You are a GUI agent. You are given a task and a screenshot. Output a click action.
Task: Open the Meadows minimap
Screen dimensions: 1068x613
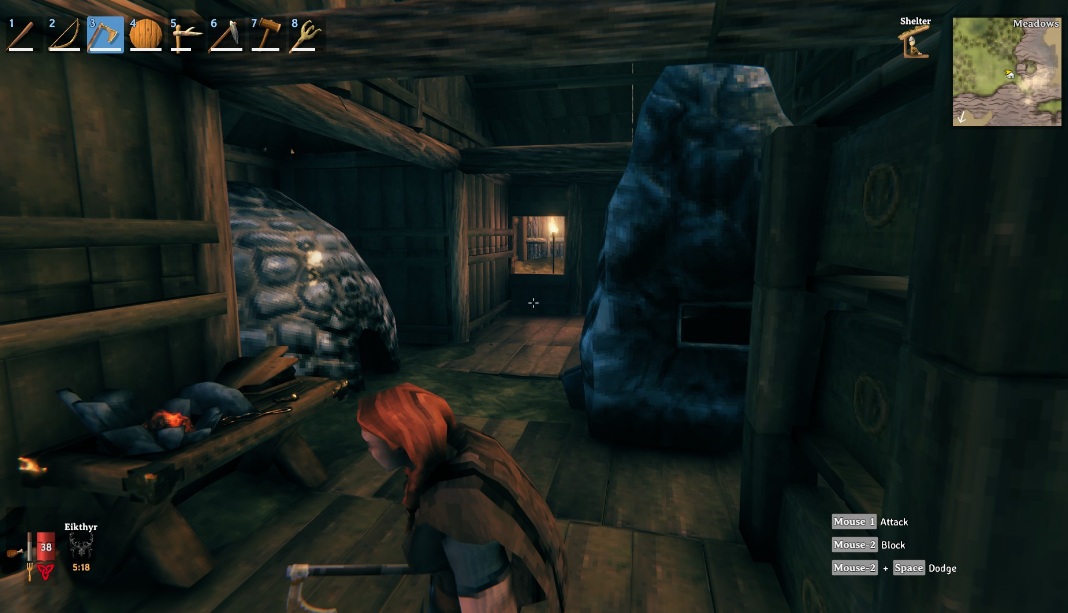click(1007, 71)
